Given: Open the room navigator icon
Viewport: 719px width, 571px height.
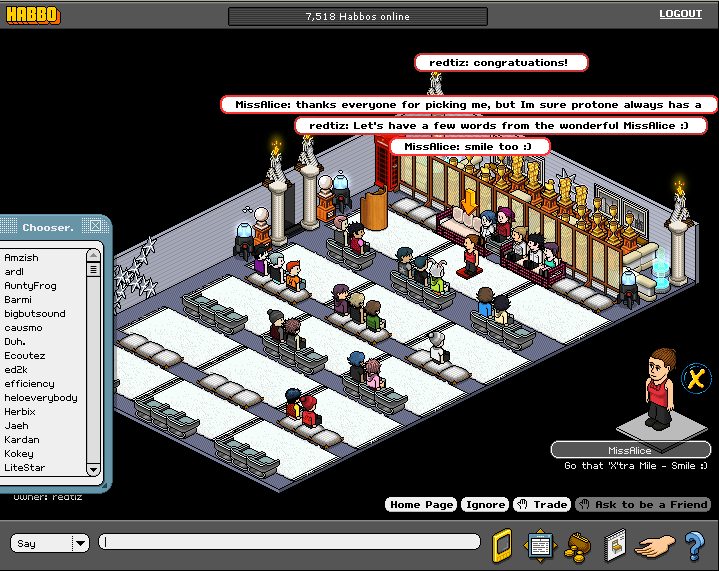Looking at the screenshot, I should pyautogui.click(x=540, y=545).
